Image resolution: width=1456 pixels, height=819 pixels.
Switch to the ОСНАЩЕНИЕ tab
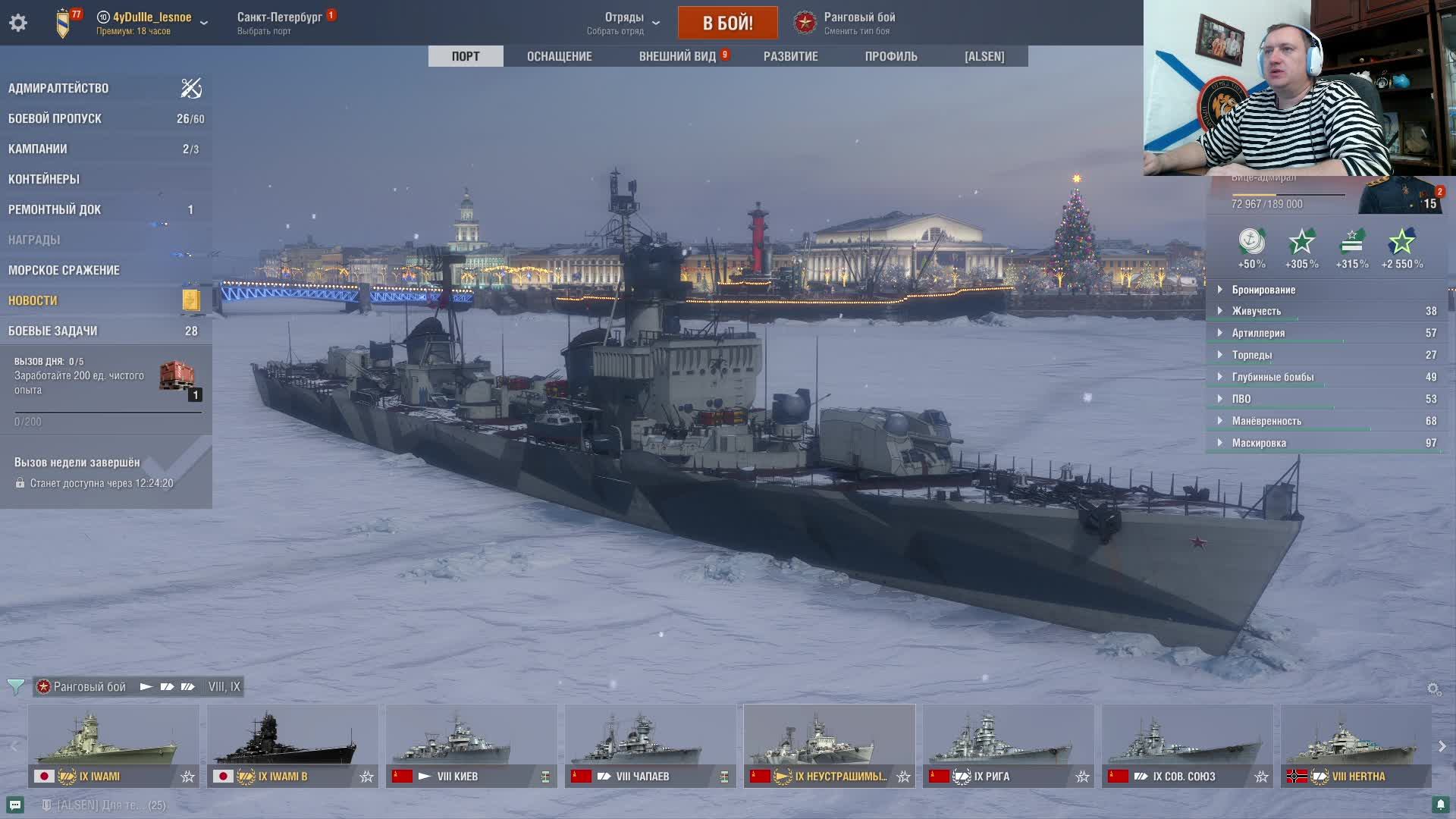559,56
